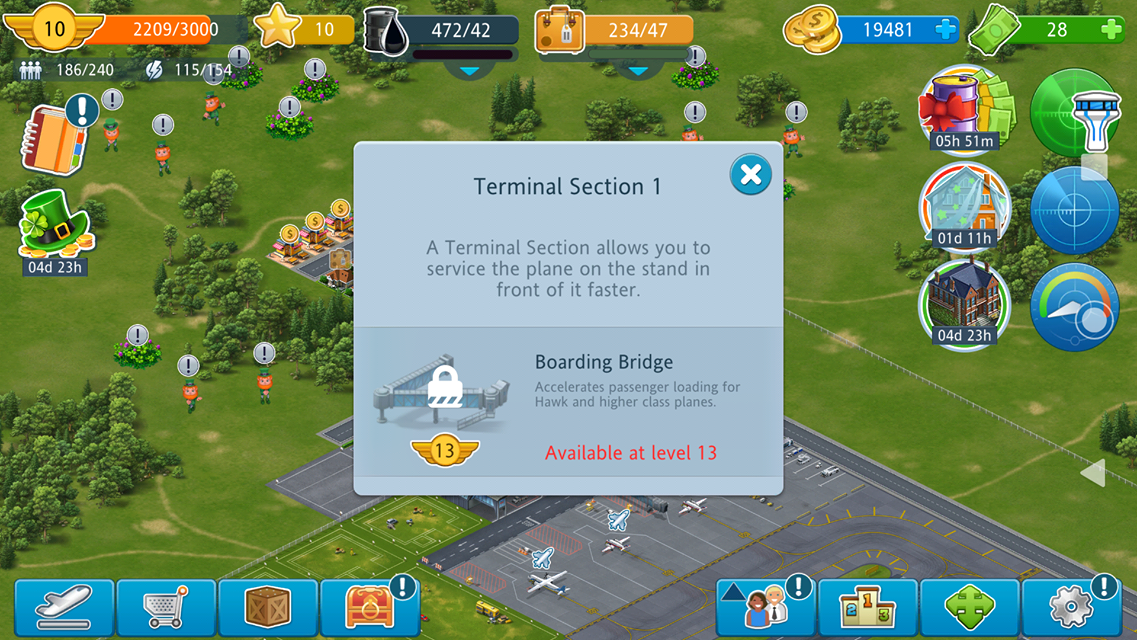Open the wooden crate warehouse

(x=268, y=607)
